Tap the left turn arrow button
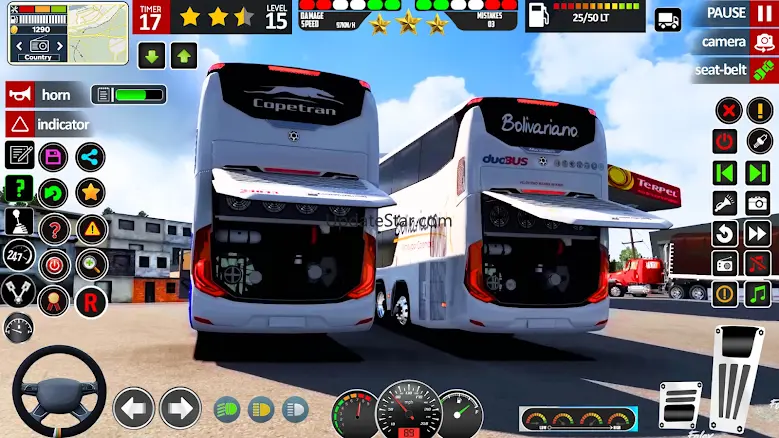Image resolution: width=779 pixels, height=438 pixels. (x=134, y=408)
